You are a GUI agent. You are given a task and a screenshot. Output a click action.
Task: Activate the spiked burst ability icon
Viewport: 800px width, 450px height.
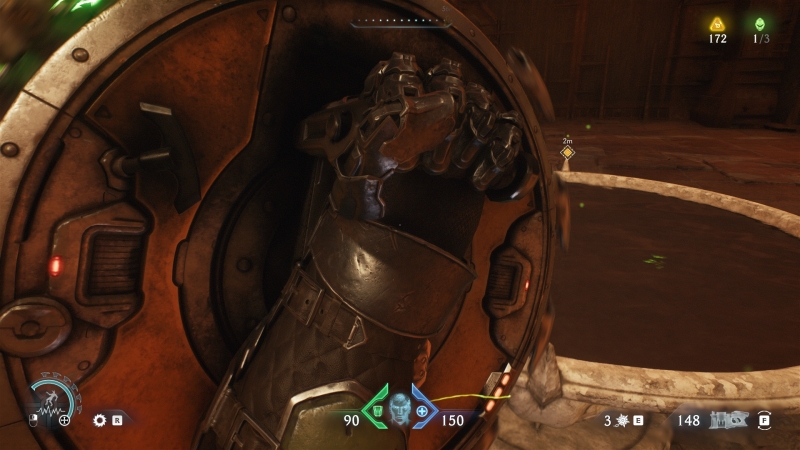point(621,421)
